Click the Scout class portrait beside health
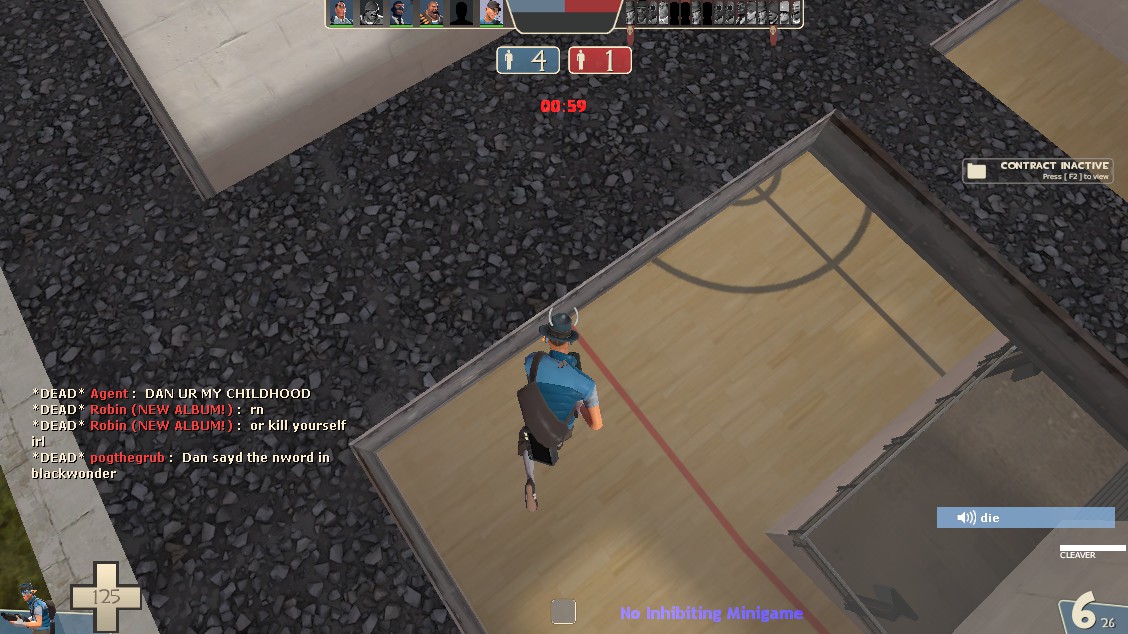This screenshot has width=1128, height=634. (30, 604)
